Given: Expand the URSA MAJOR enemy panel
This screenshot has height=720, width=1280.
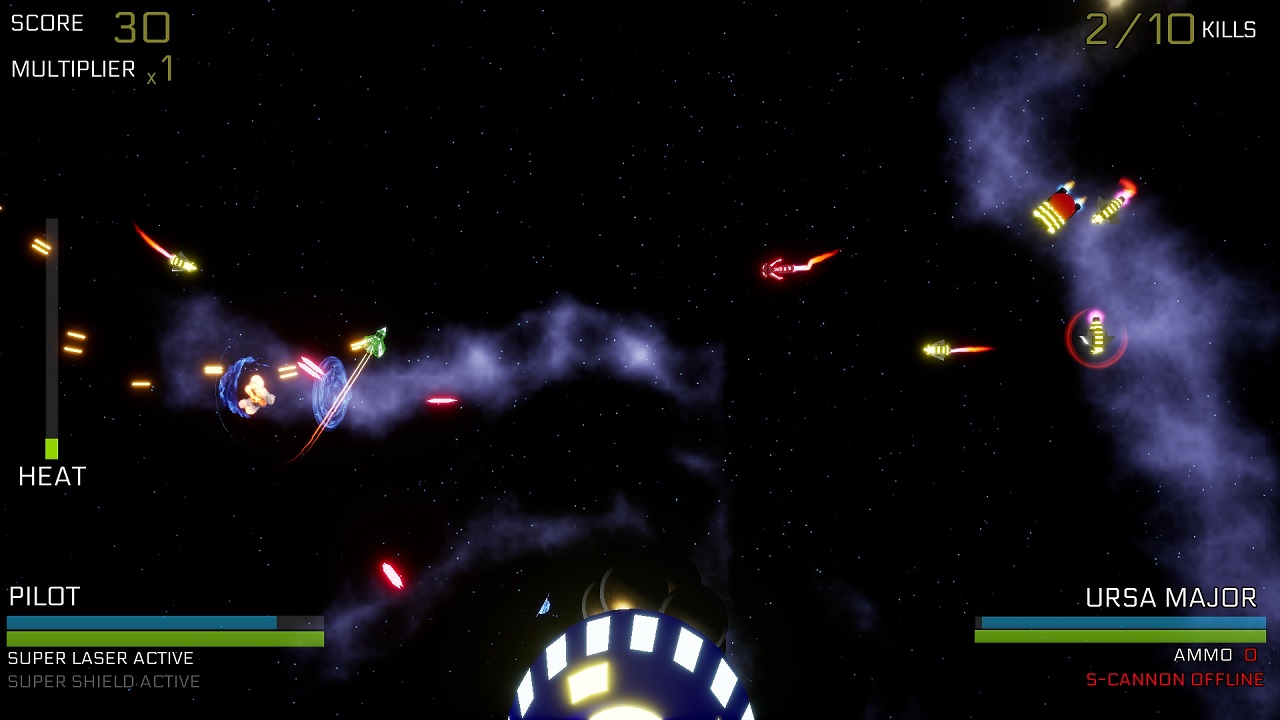Looking at the screenshot, I should (x=1170, y=598).
